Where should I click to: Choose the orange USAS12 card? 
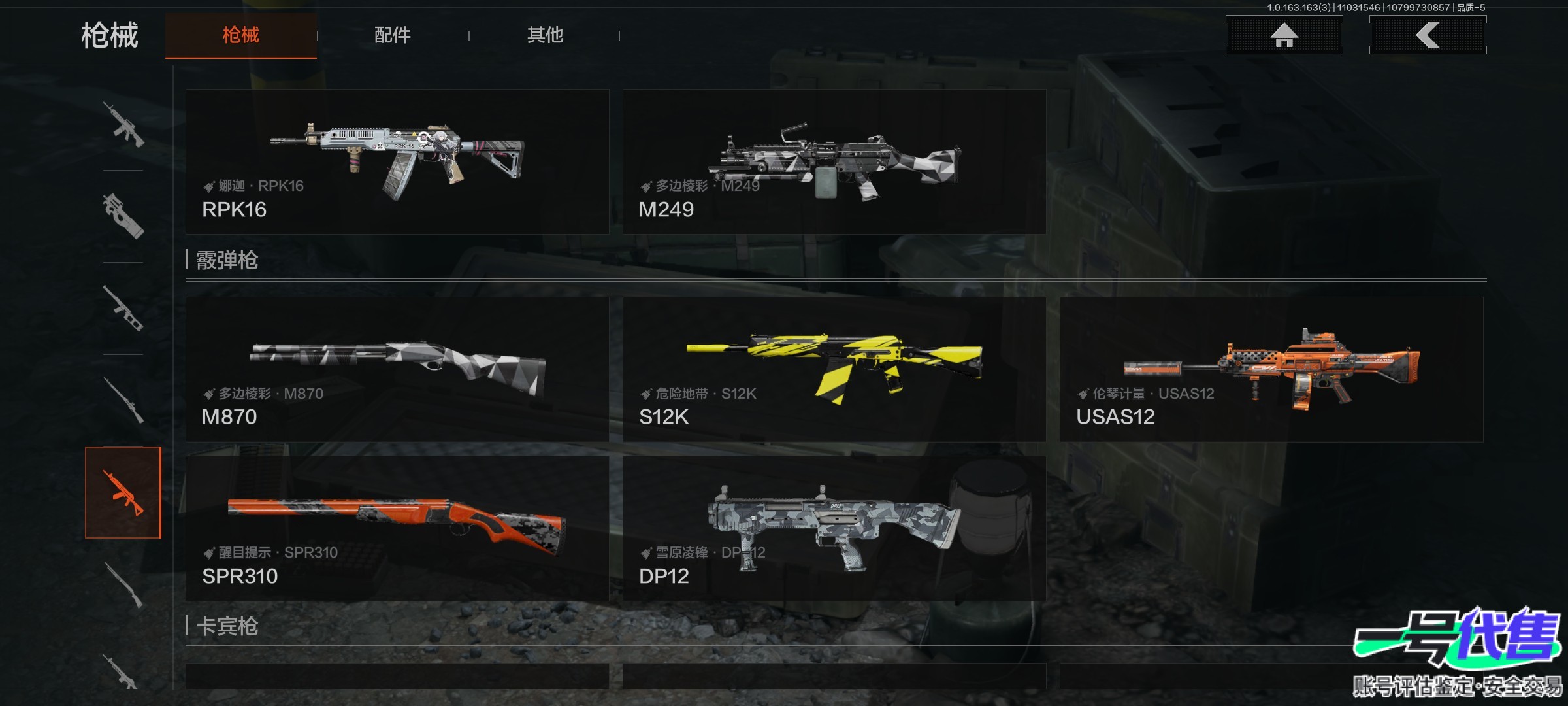coord(1271,370)
